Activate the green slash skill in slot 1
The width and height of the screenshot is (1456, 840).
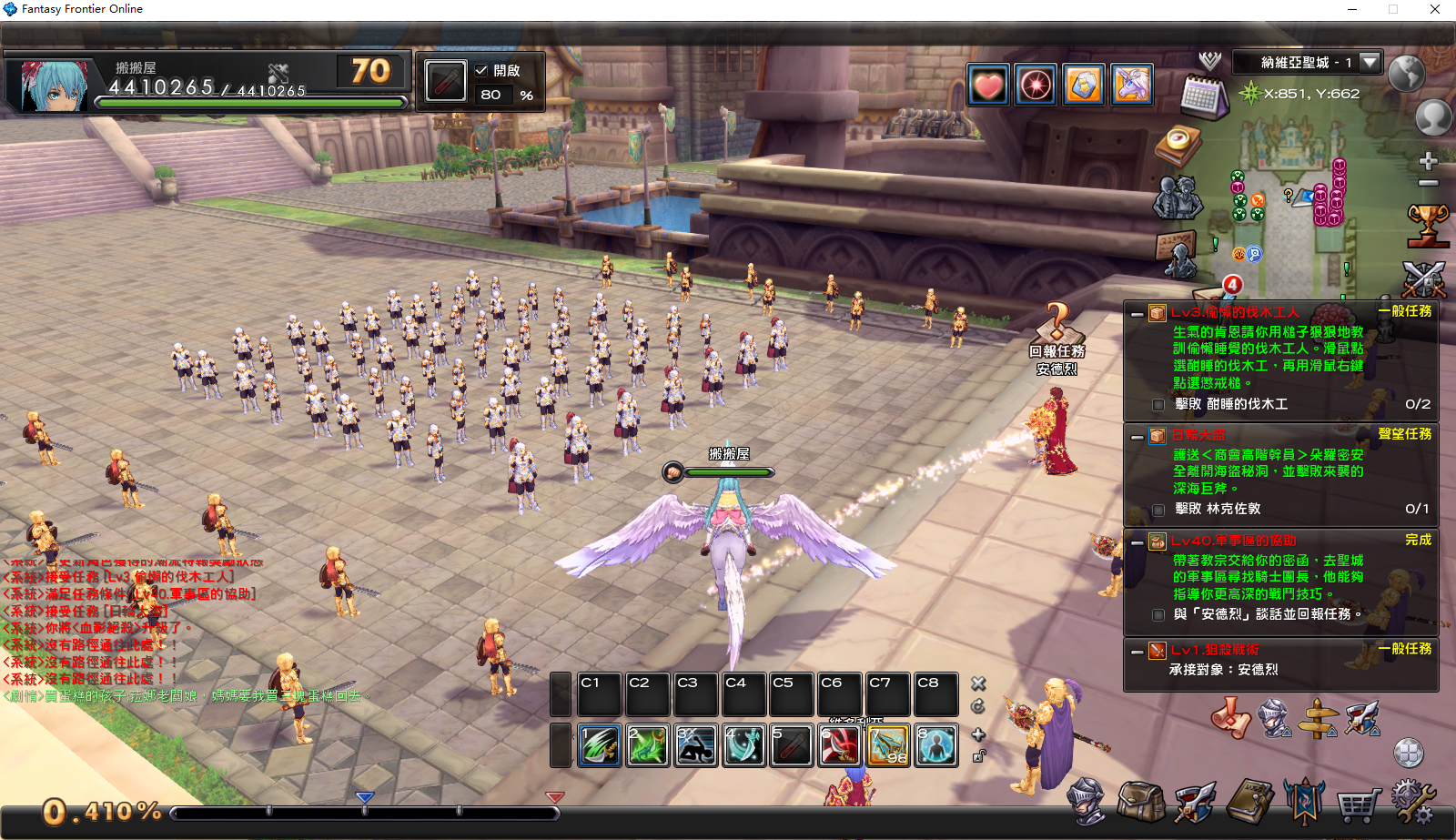pos(600,745)
